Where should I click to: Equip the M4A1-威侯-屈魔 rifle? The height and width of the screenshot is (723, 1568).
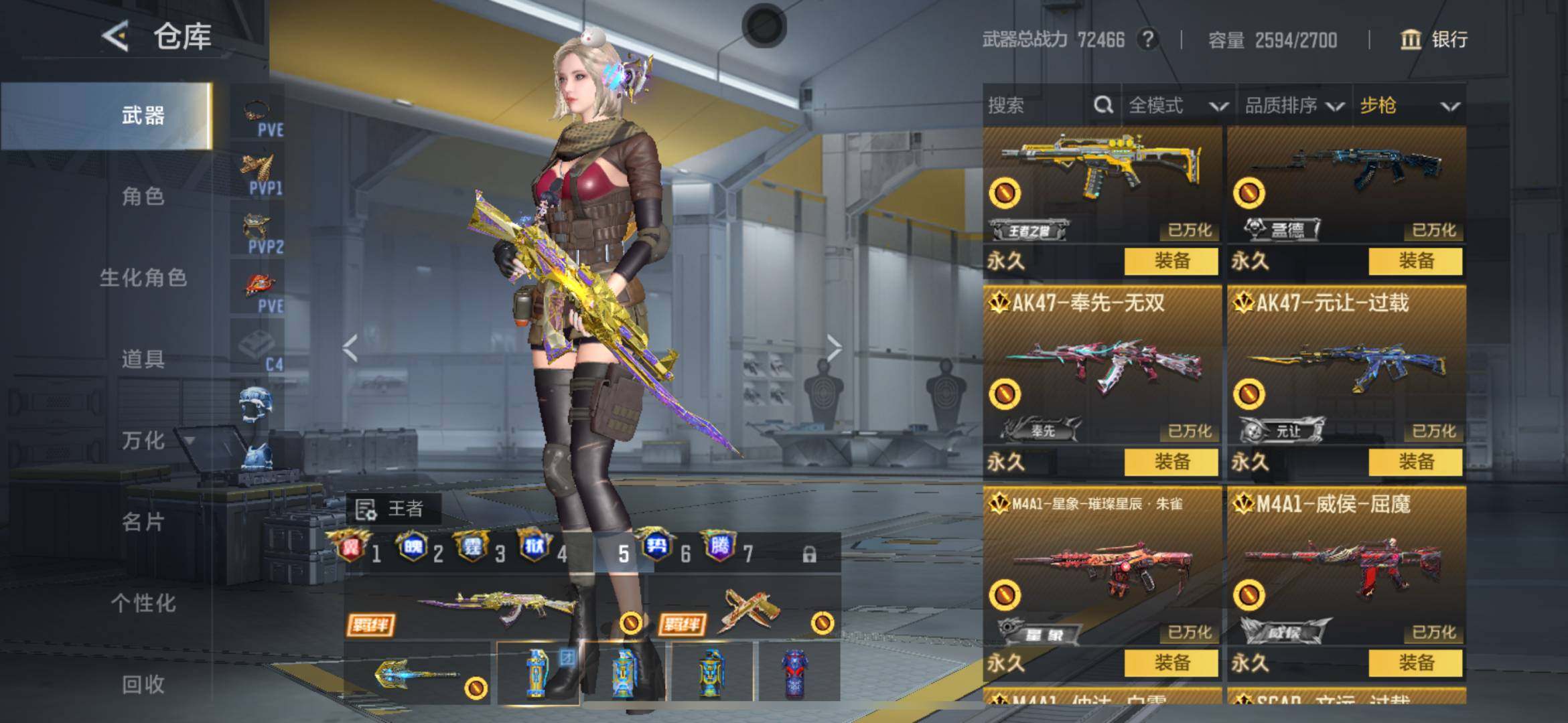tap(1415, 663)
